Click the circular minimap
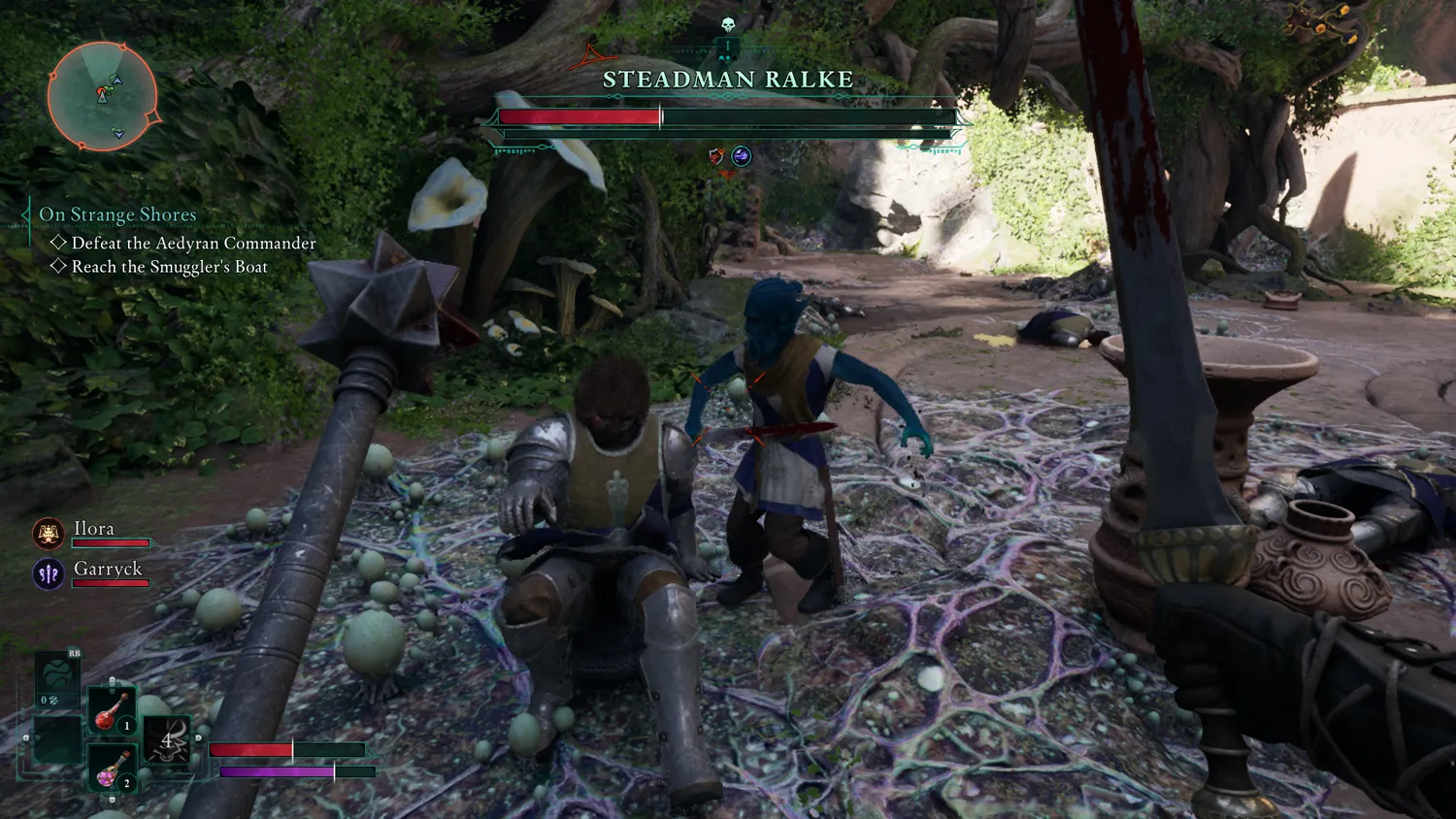 tap(102, 96)
